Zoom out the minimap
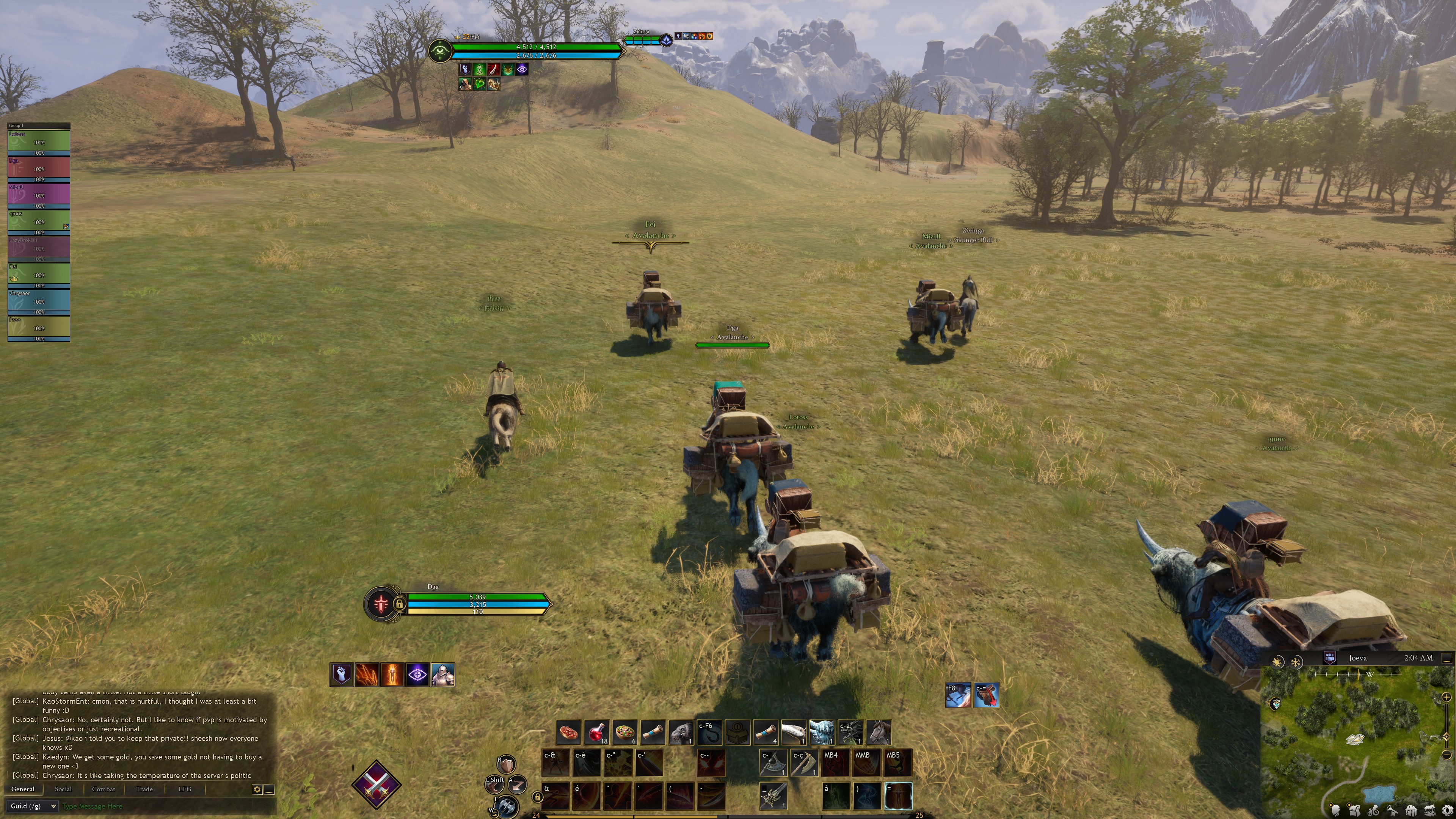Screen dimensions: 1456x819 1447,755
